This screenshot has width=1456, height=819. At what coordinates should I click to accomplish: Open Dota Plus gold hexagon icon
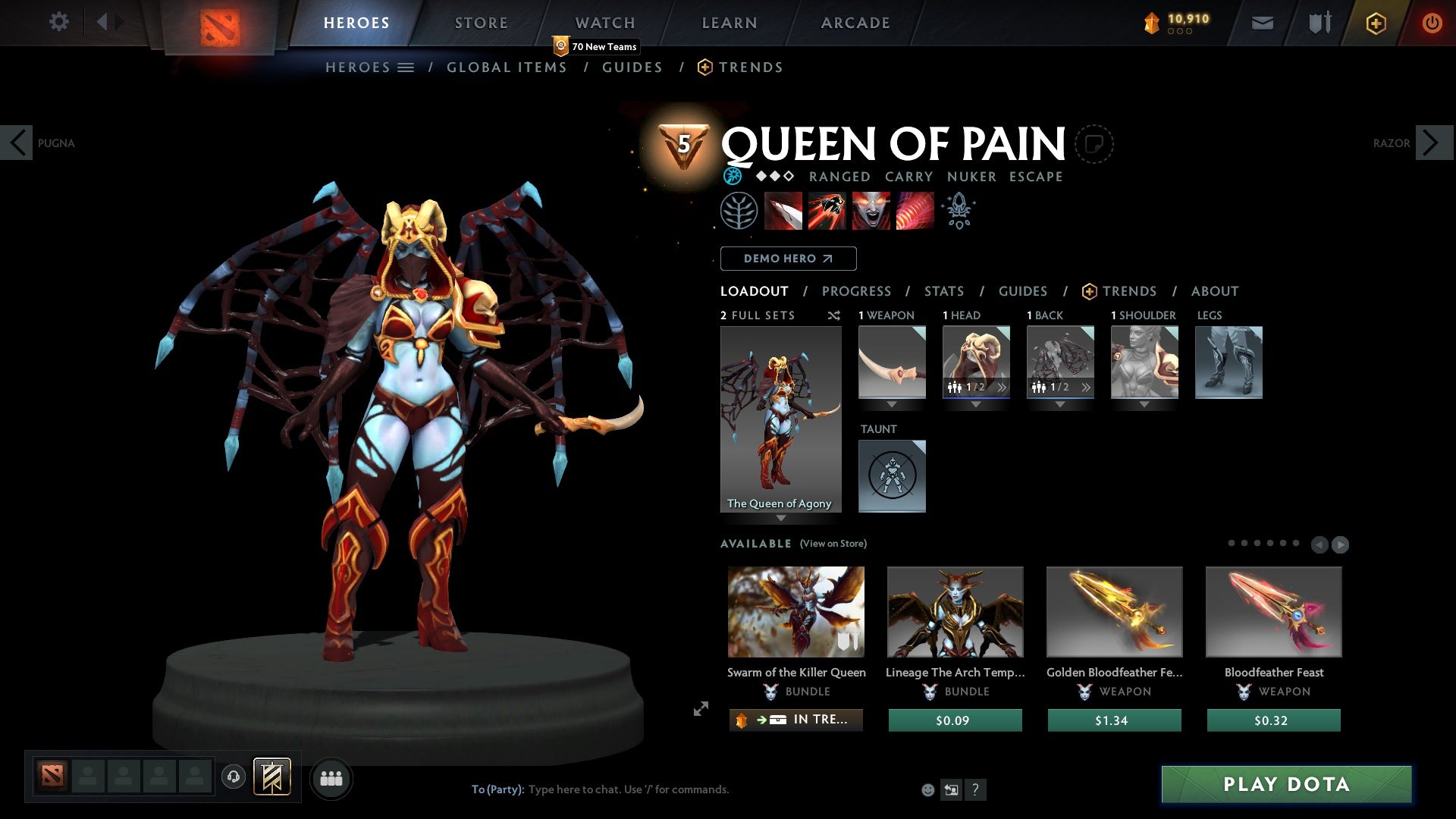point(1375,23)
